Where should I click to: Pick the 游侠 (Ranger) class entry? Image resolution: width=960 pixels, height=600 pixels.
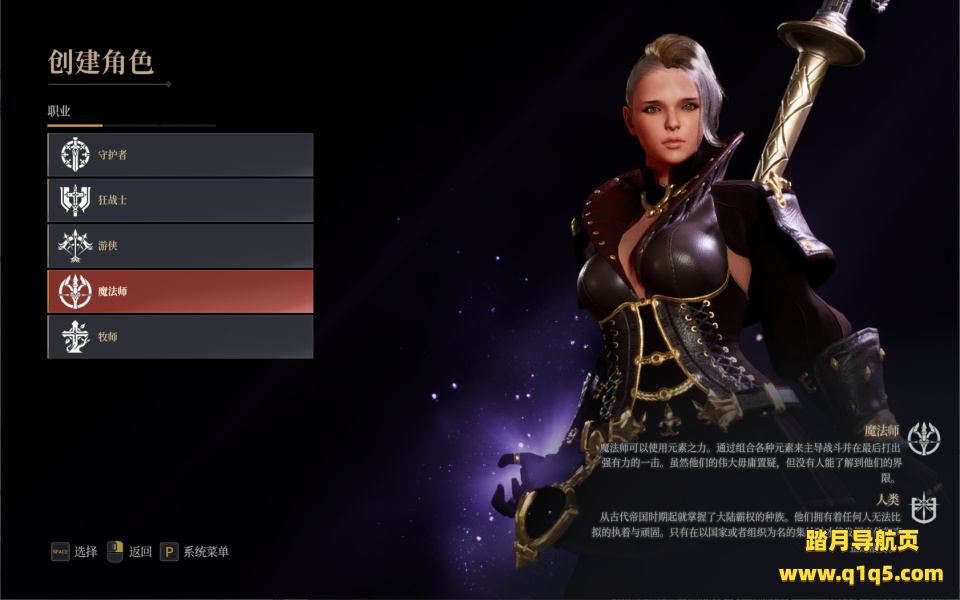pos(180,246)
